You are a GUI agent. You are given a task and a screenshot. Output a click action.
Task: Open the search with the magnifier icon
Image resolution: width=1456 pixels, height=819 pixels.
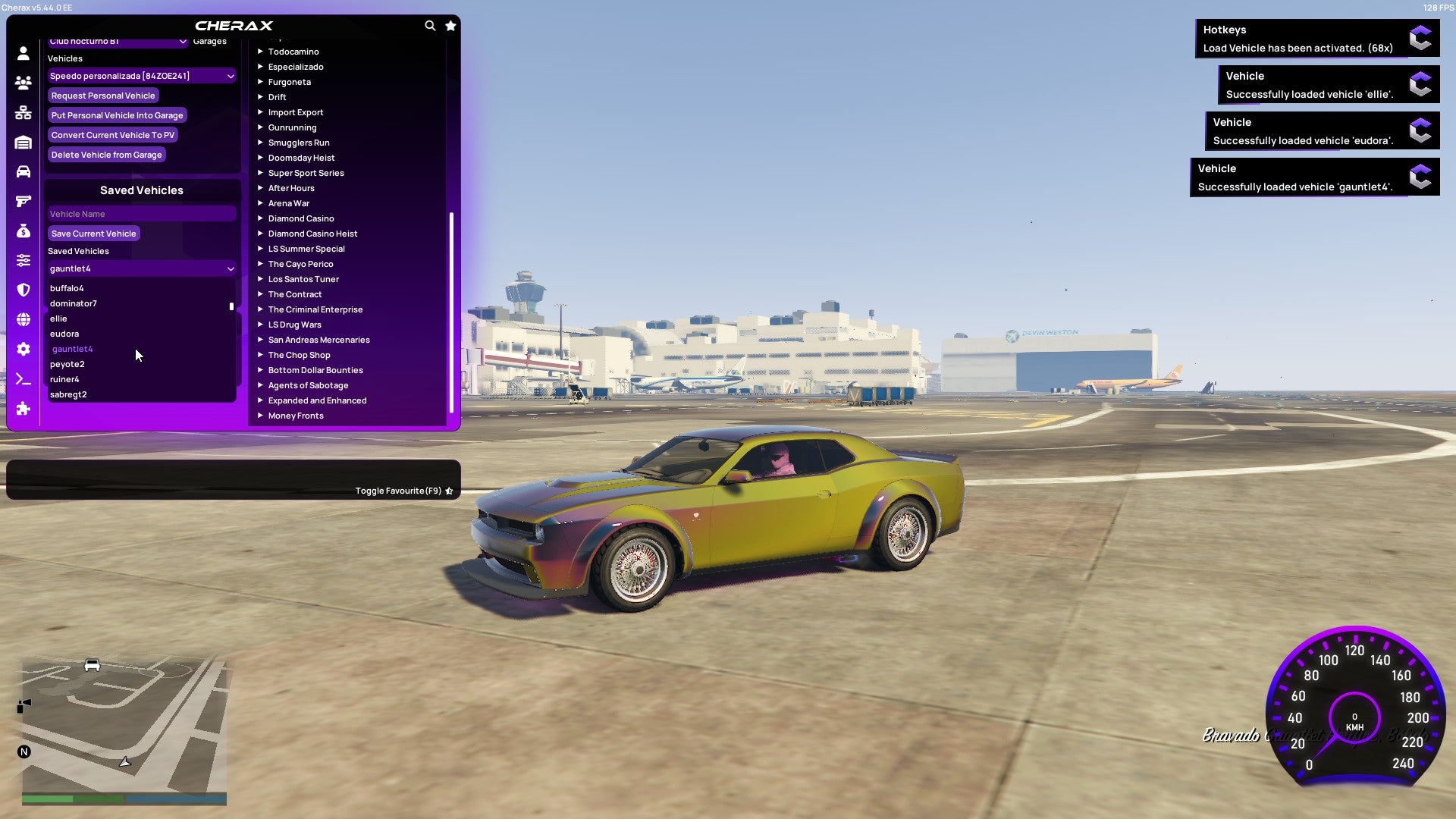tap(430, 25)
